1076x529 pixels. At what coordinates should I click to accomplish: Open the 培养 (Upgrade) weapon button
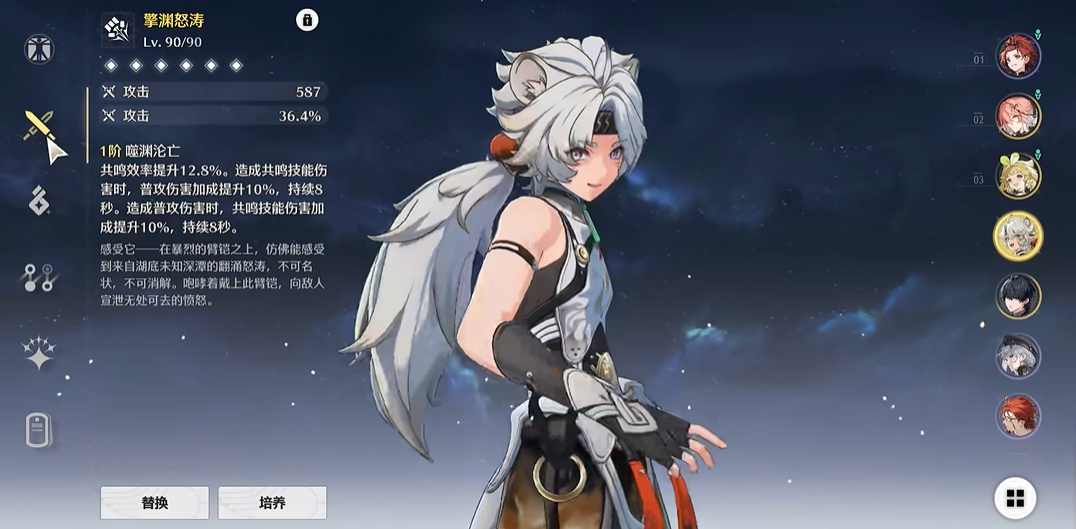pos(272,502)
